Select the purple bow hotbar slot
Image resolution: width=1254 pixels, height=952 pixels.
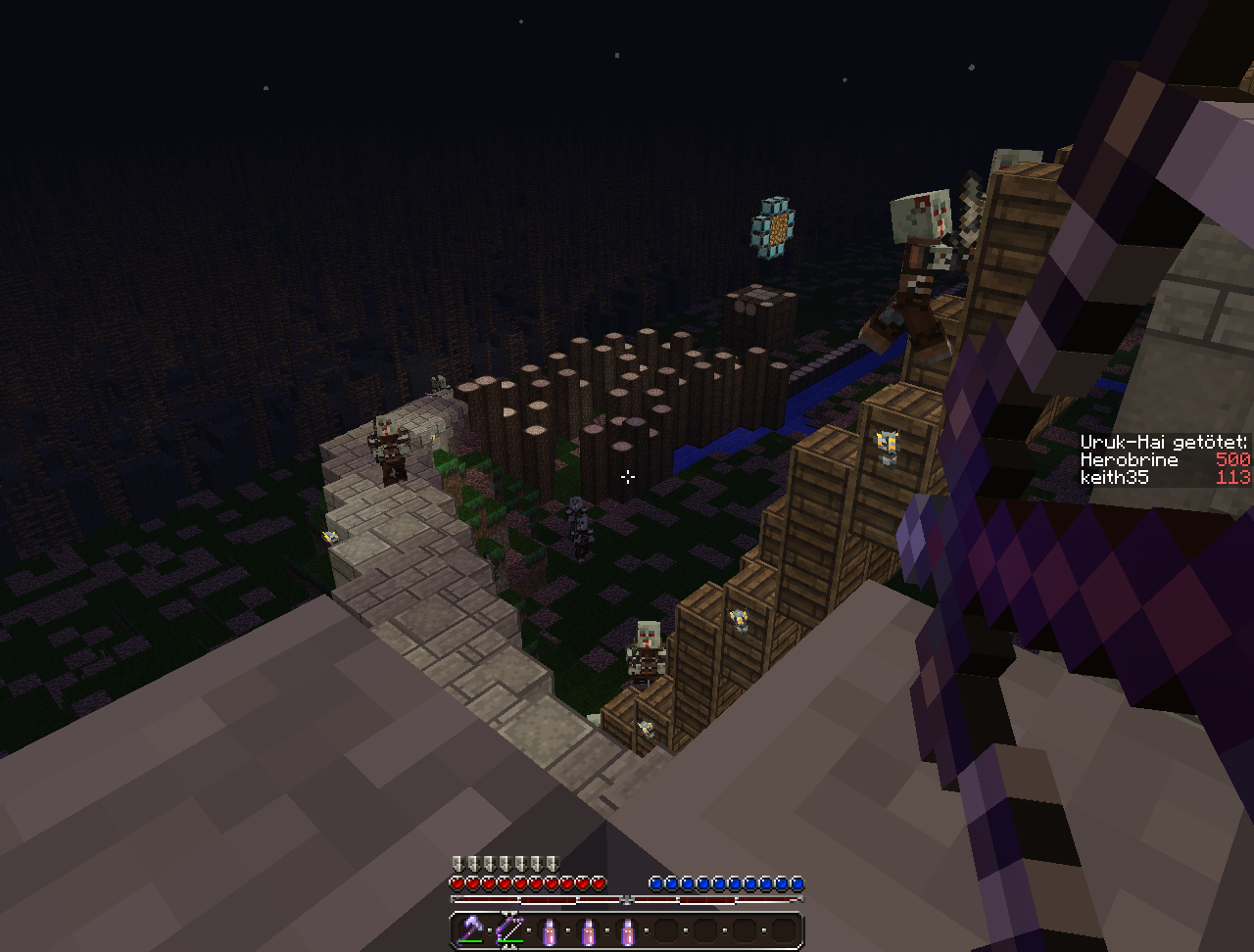click(x=509, y=928)
